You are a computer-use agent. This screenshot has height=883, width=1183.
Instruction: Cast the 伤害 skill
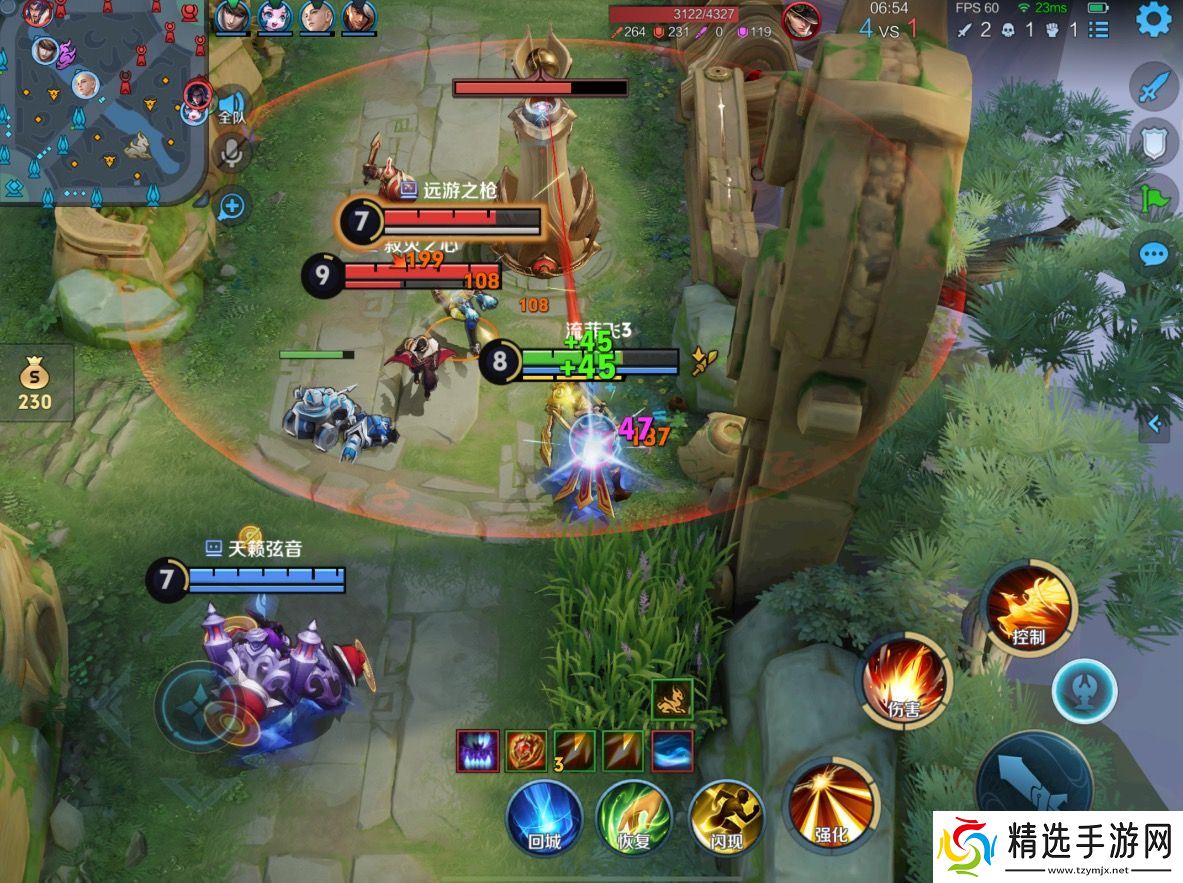905,679
